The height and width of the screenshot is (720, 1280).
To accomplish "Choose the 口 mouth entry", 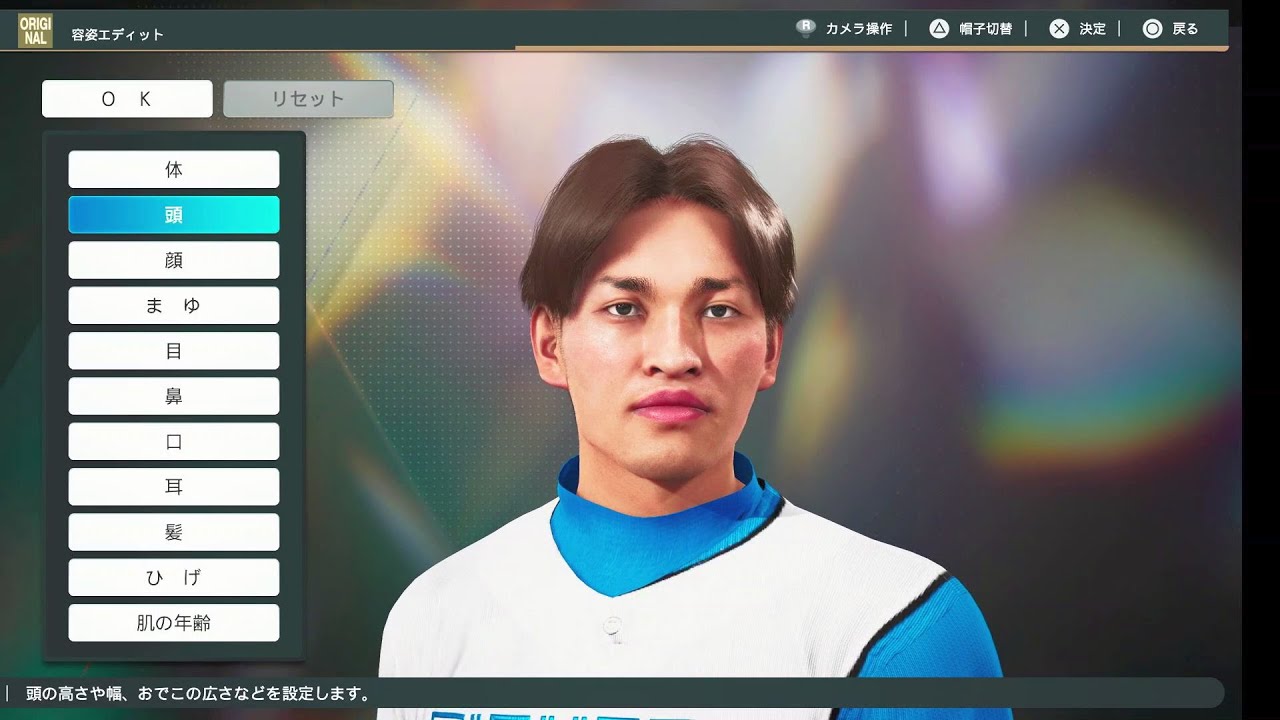I will pyautogui.click(x=174, y=442).
